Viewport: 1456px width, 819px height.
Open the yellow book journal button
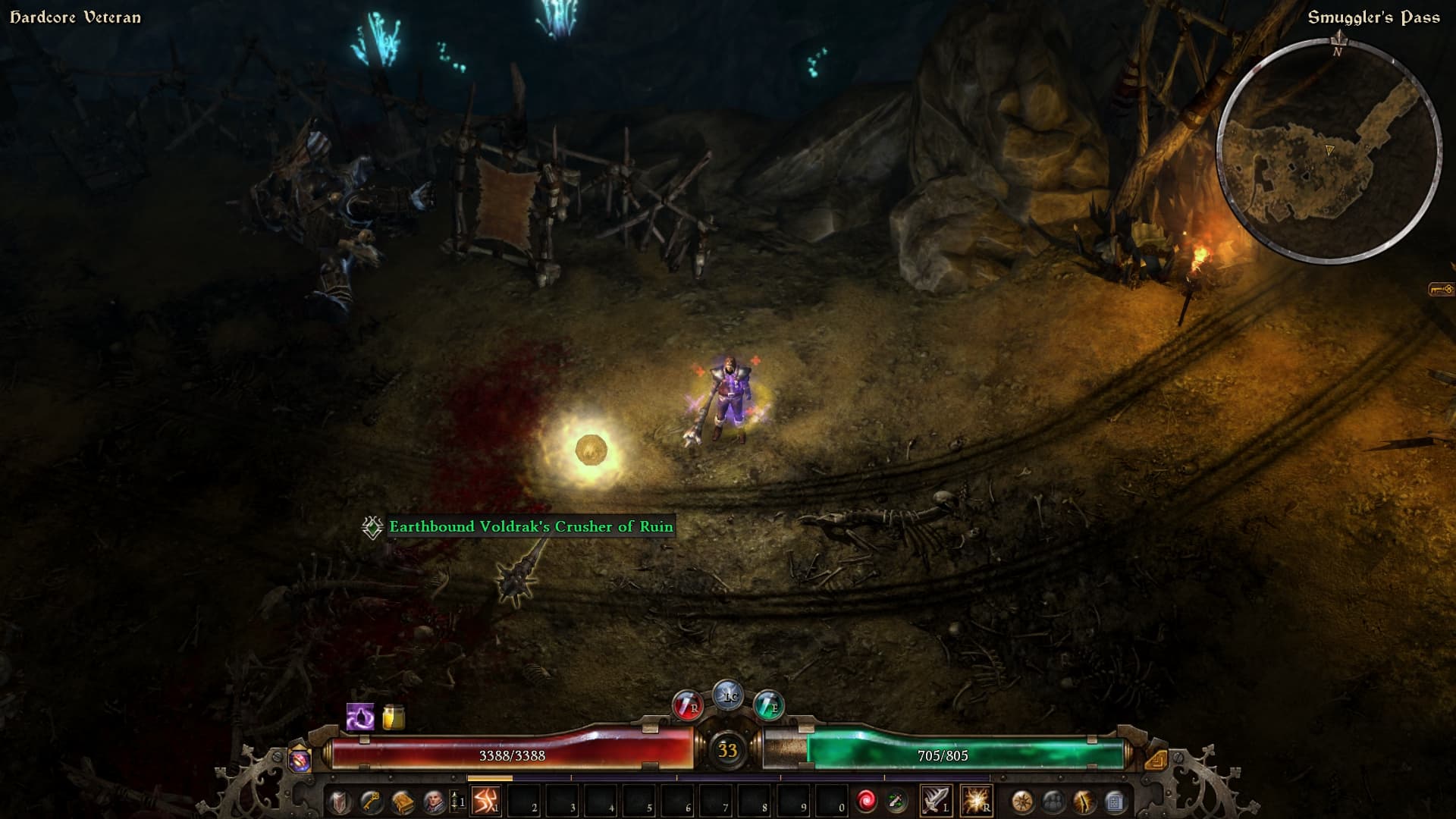click(402, 802)
